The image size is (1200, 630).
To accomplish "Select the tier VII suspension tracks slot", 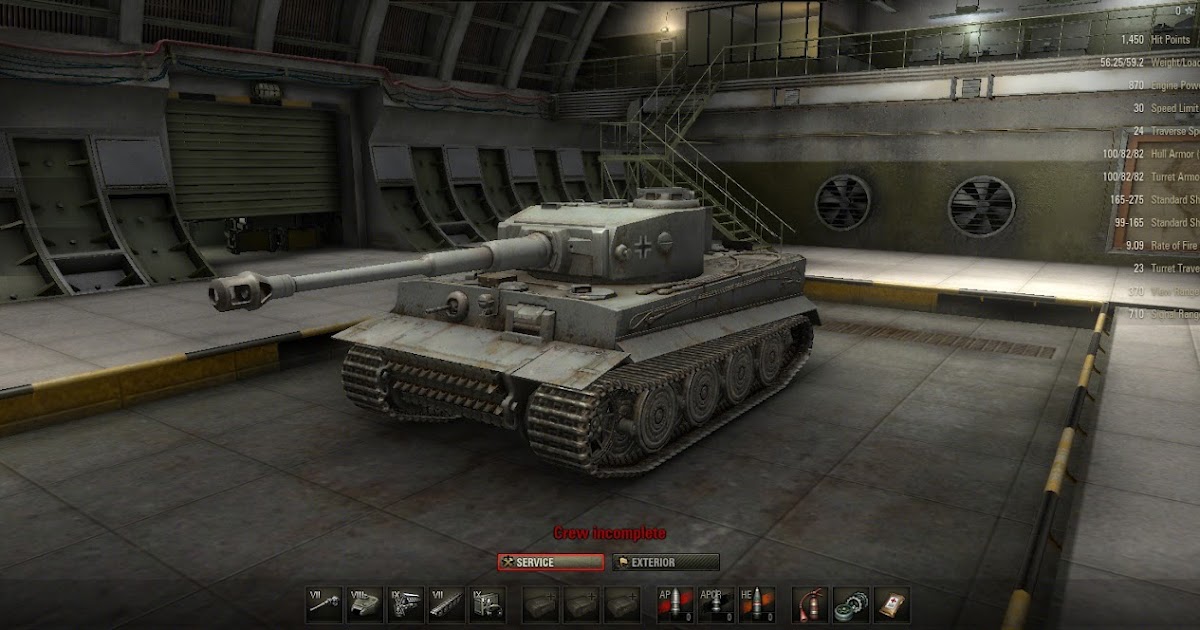I will pos(446,604).
